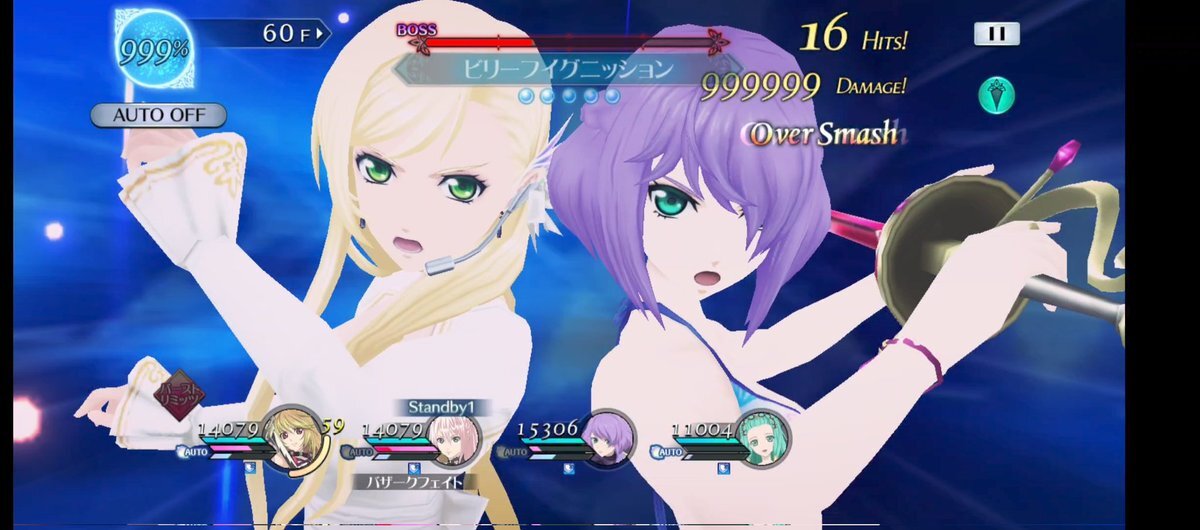1200x530 pixels.
Task: Toggle the AUTO OFF button
Action: pos(158,114)
